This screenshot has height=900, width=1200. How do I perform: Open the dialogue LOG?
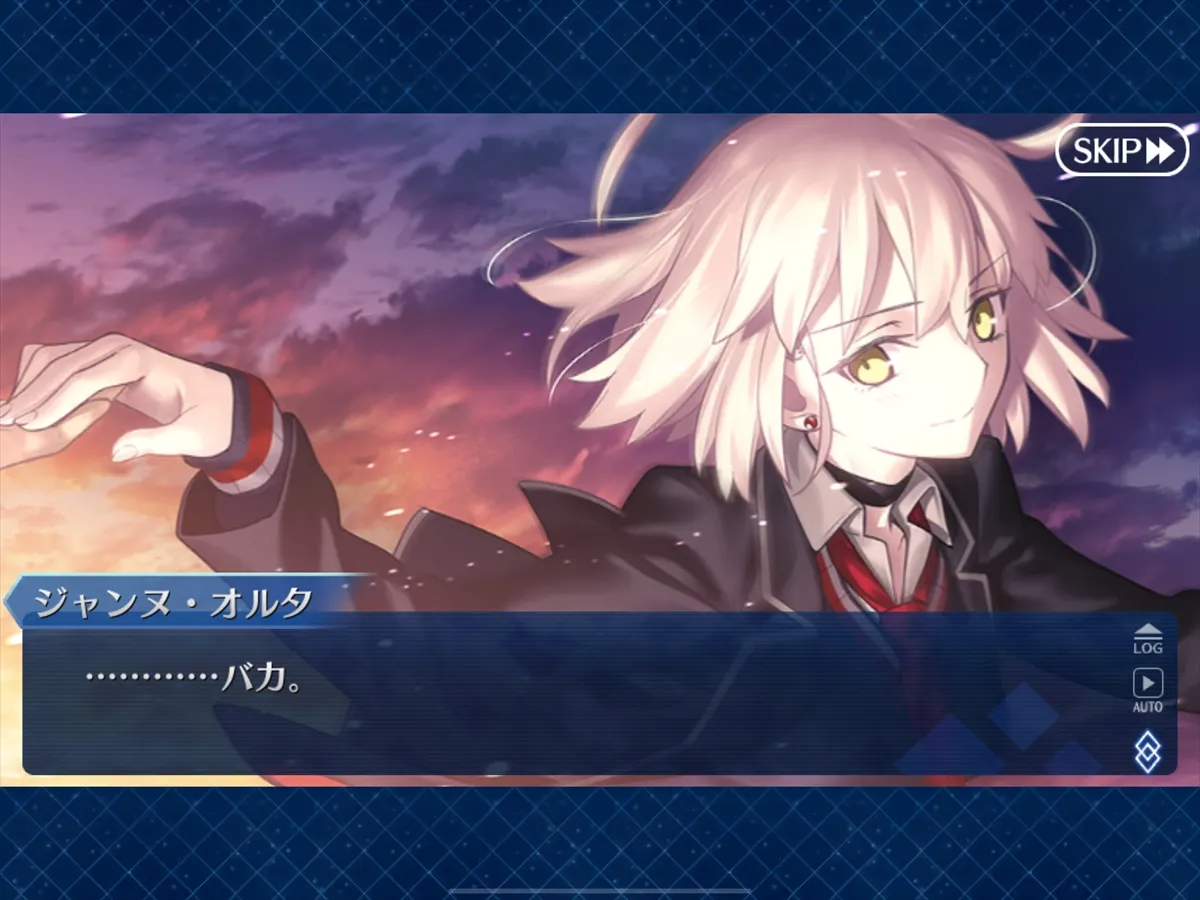pos(1147,638)
